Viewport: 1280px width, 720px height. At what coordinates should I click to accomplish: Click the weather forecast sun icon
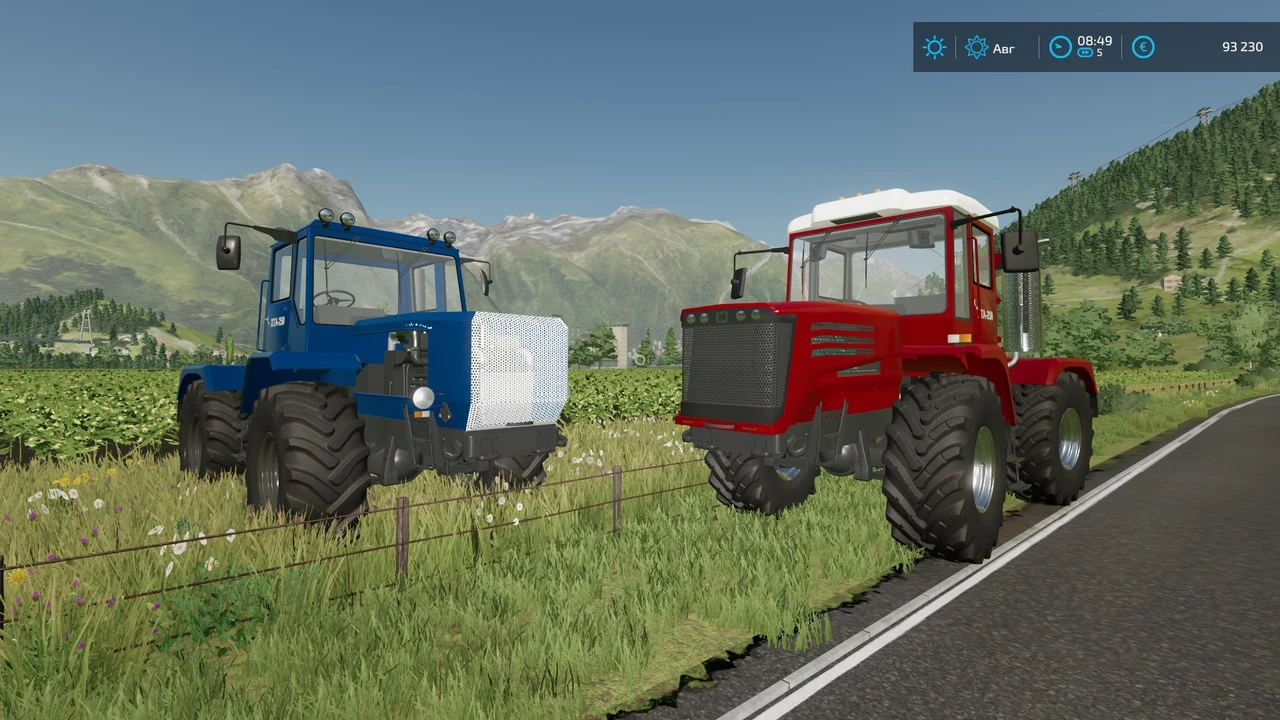(x=975, y=47)
